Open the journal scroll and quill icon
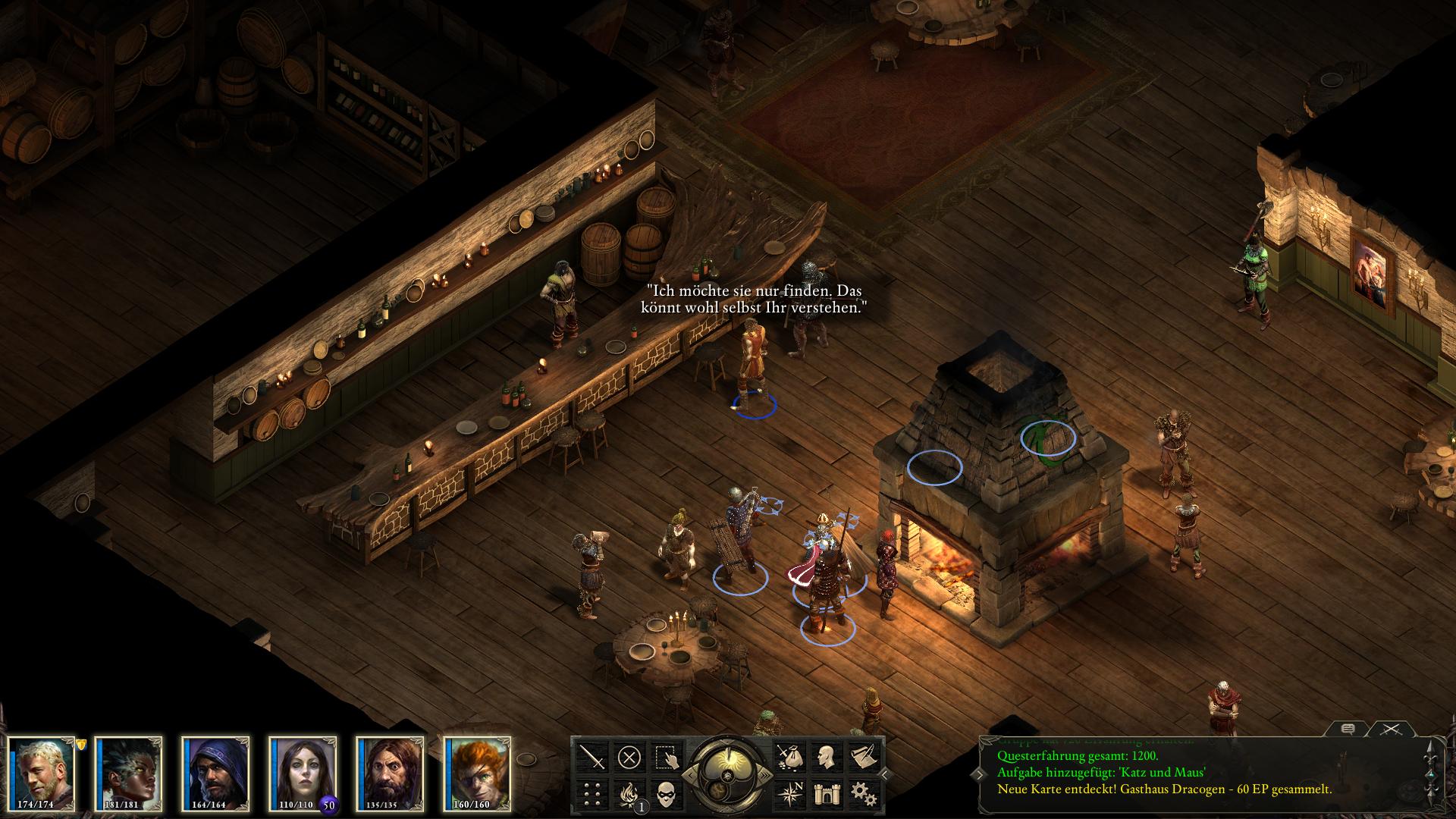Viewport: 1456px width, 819px height. point(863,757)
